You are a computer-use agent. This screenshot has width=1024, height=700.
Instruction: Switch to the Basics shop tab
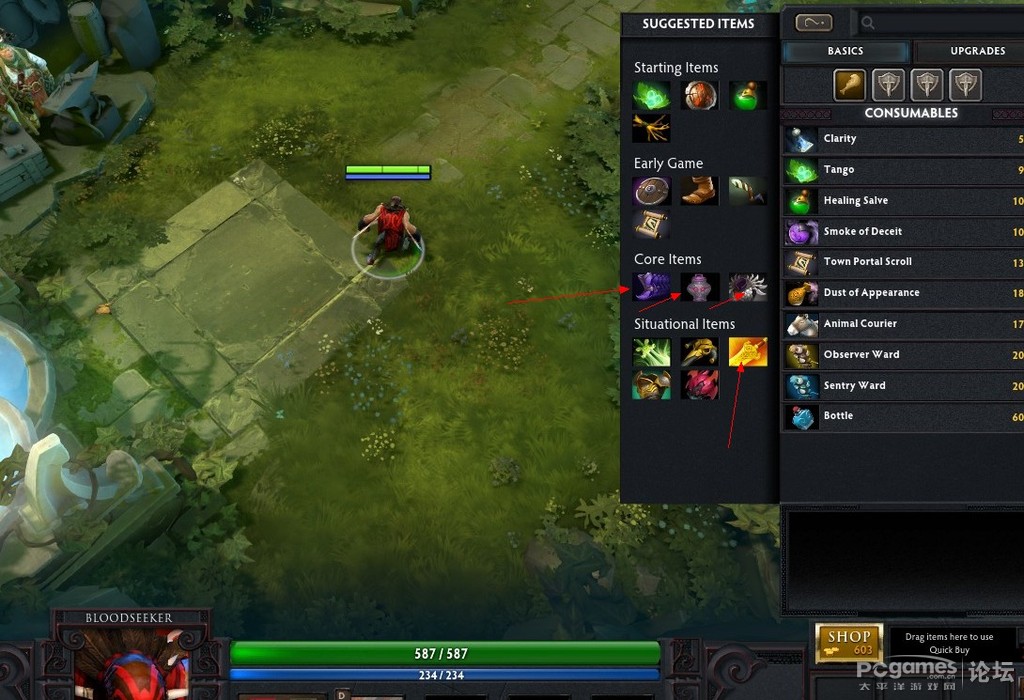(845, 51)
